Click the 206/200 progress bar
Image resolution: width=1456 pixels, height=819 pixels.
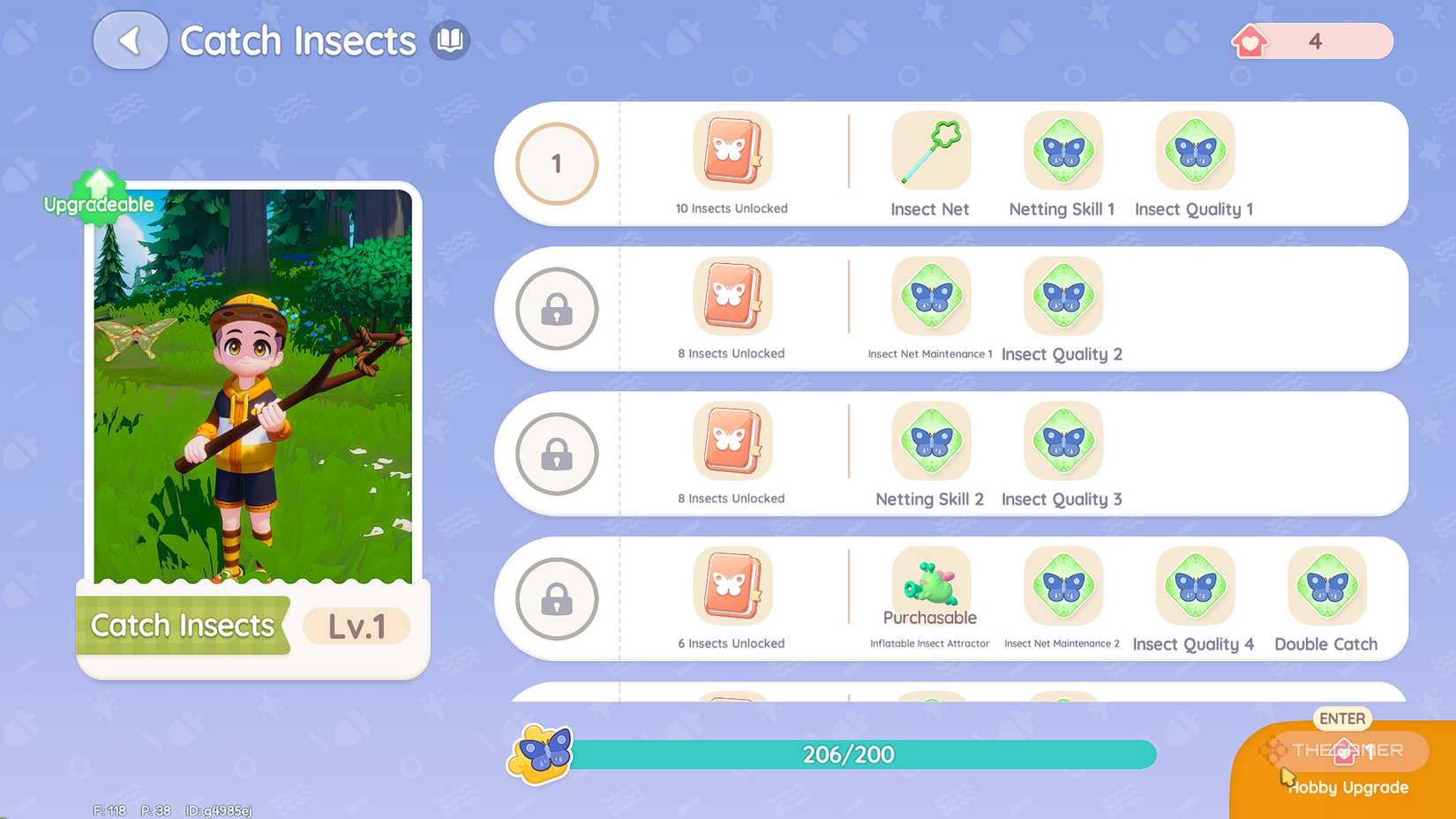(x=849, y=755)
